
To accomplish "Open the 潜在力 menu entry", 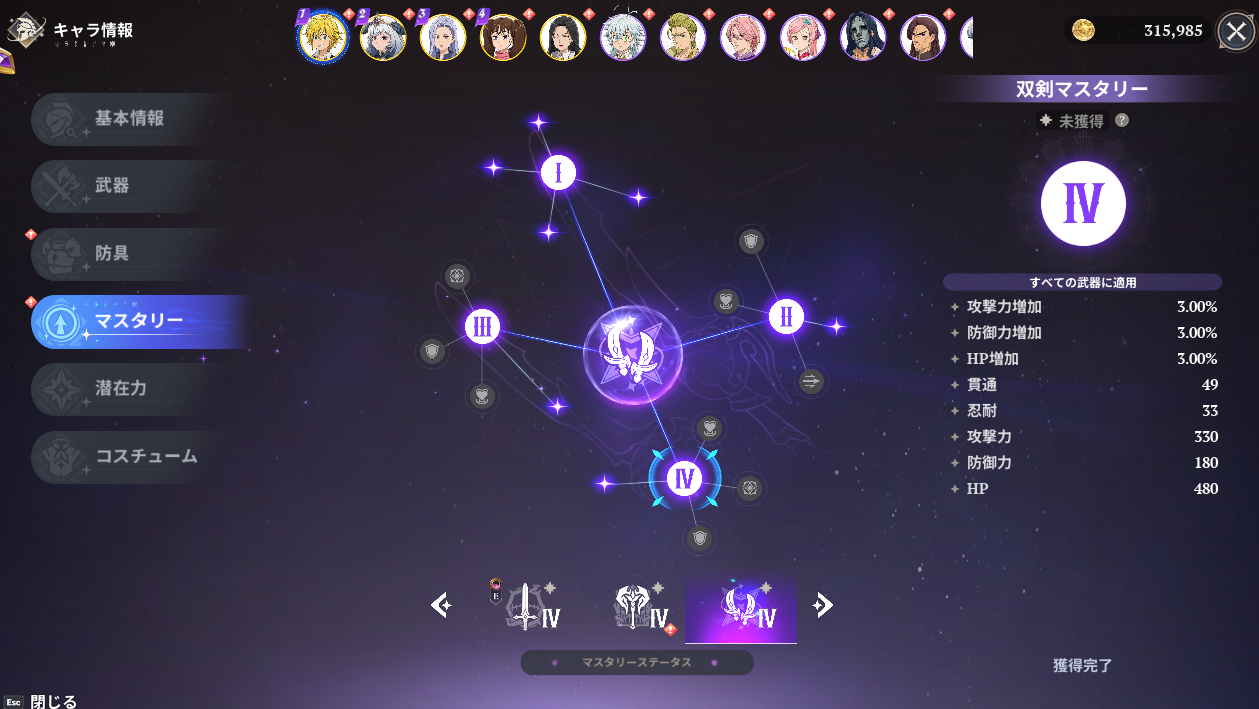I will pyautogui.click(x=130, y=389).
